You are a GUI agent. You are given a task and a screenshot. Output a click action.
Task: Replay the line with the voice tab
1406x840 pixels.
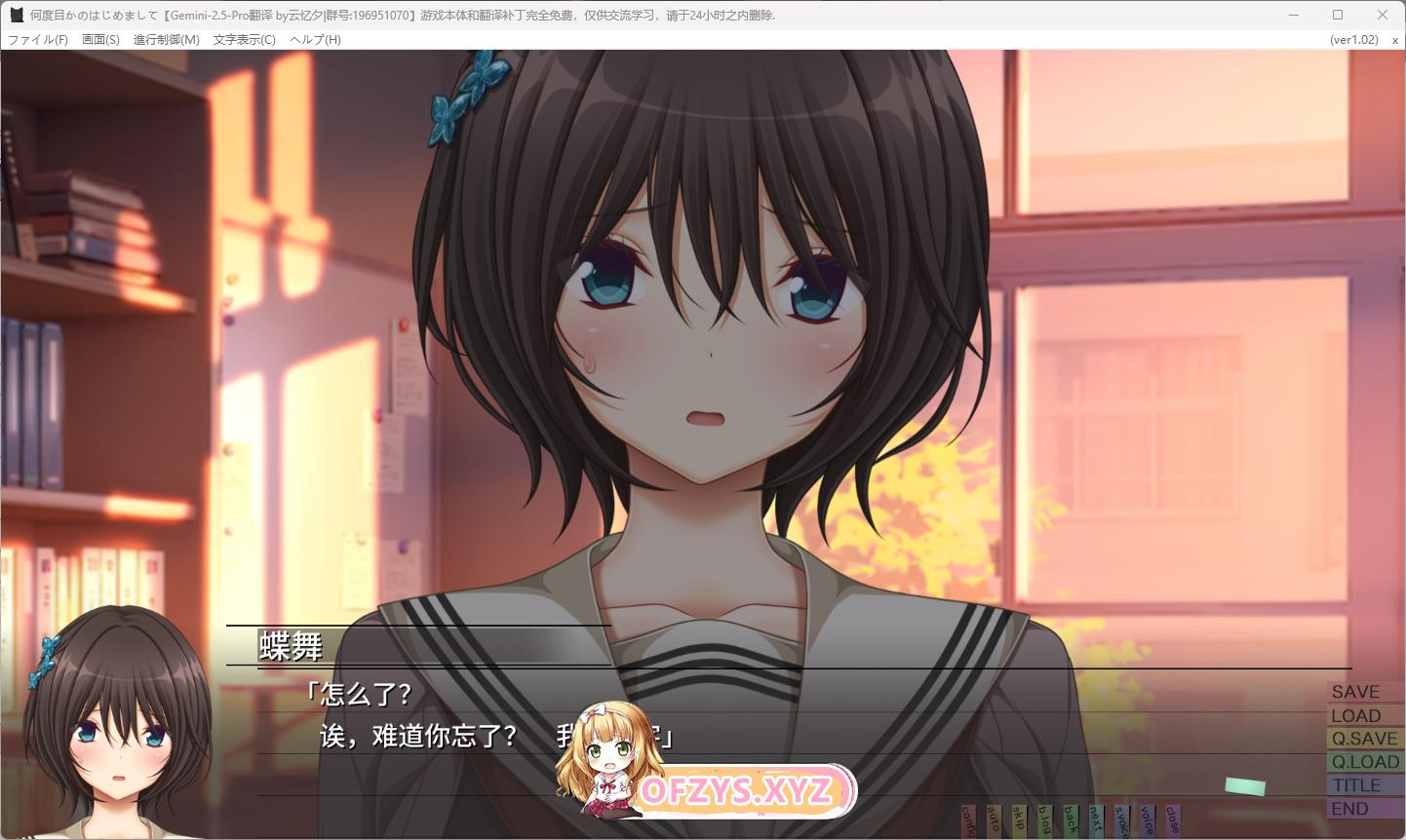(x=1147, y=821)
